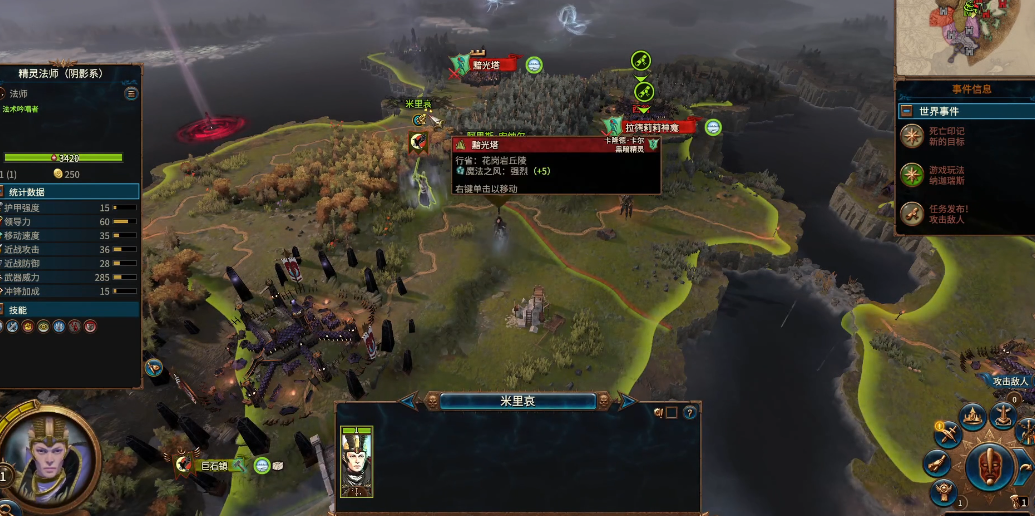Select the next army with right arrow
Viewport: 1035px width, 516px height.
pyautogui.click(x=627, y=401)
